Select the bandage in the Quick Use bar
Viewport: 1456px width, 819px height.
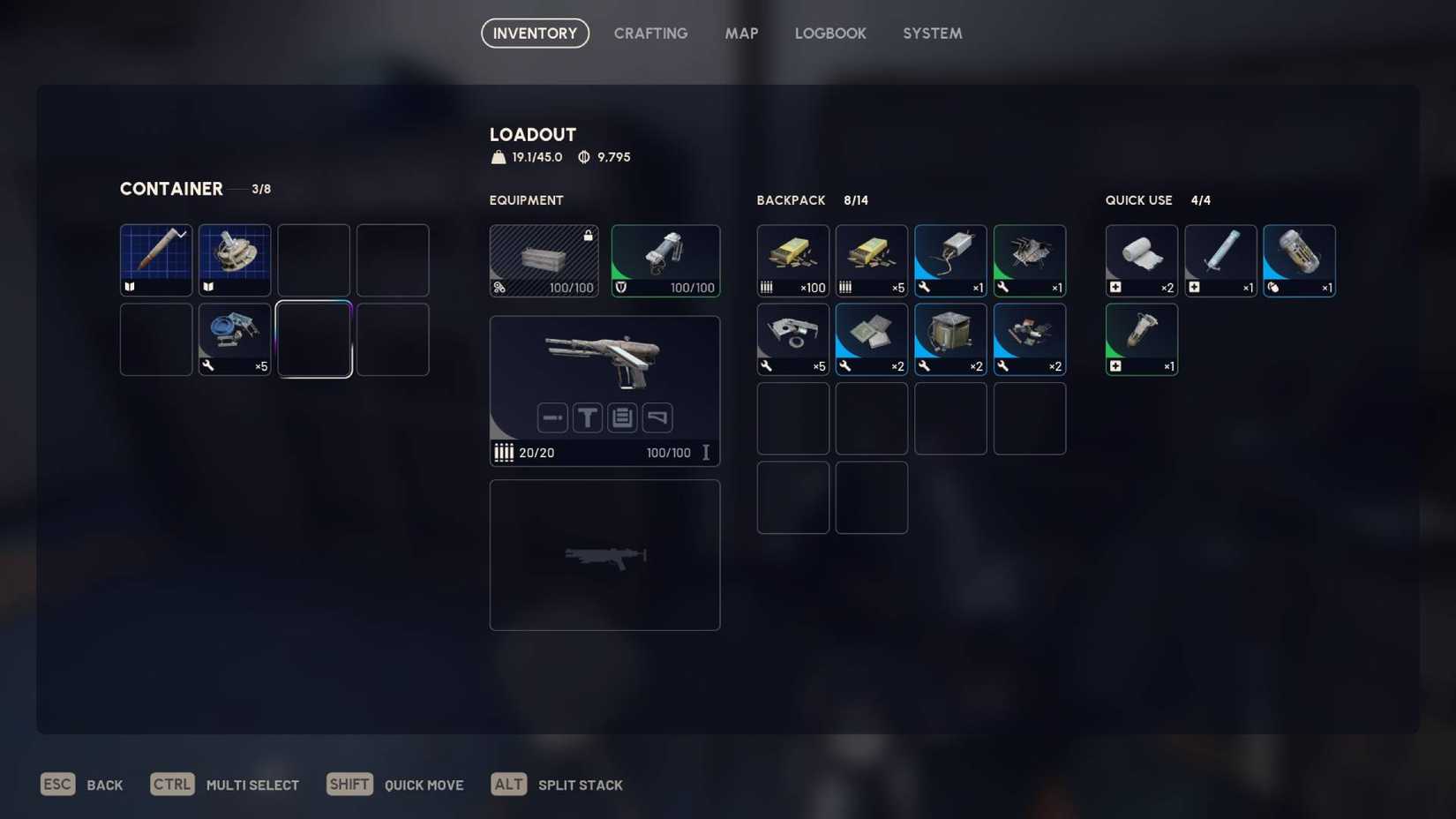[1141, 259]
